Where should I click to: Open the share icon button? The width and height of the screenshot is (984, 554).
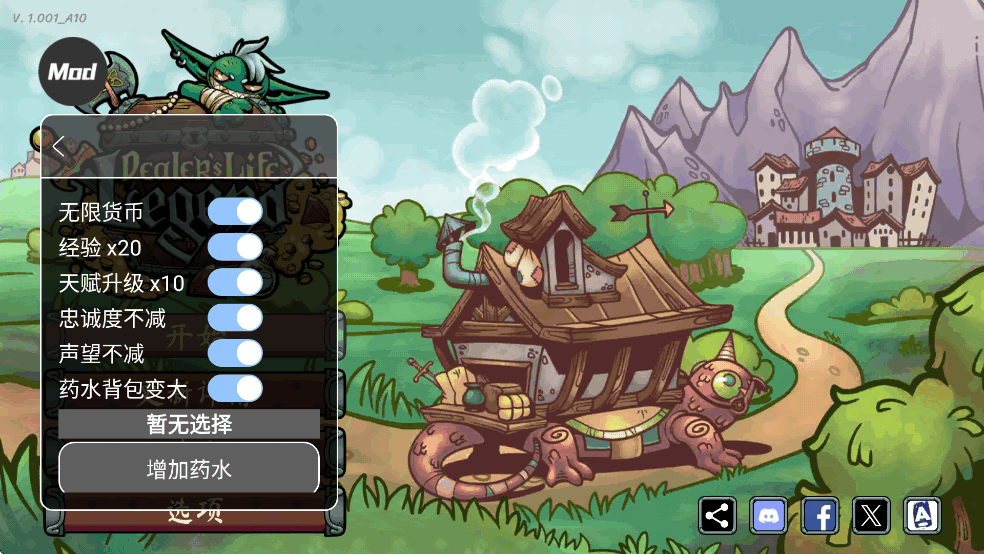coord(717,516)
